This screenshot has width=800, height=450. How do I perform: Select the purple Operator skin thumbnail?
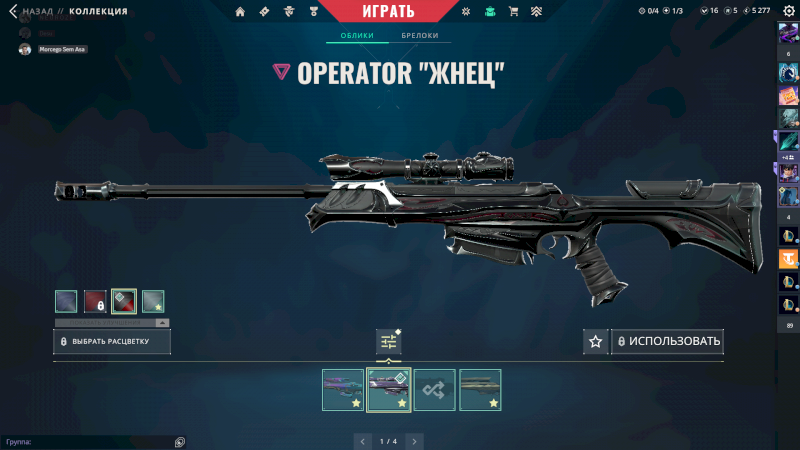pyautogui.click(x=343, y=390)
